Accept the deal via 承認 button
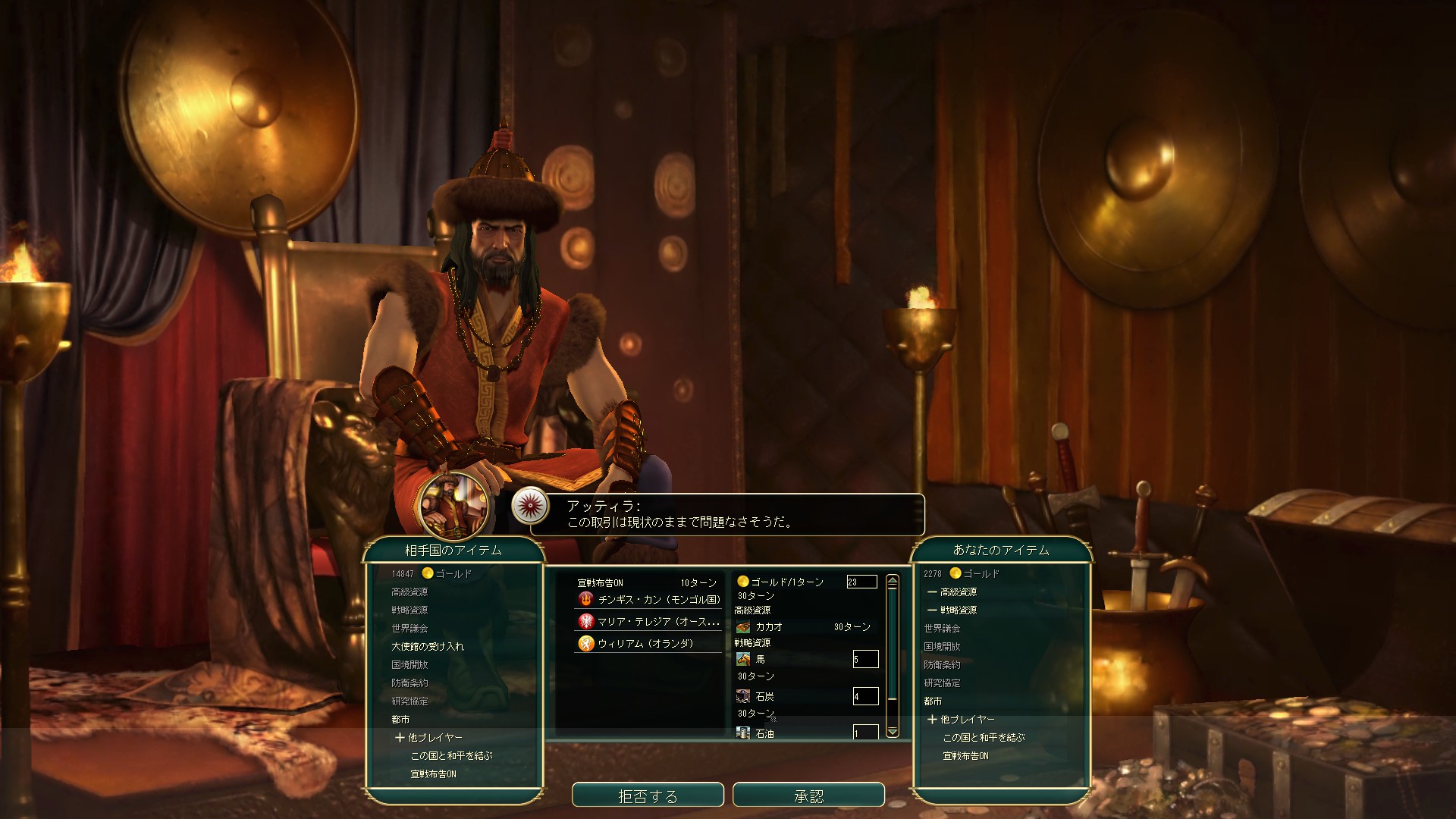Viewport: 1456px width, 819px height. click(x=808, y=795)
